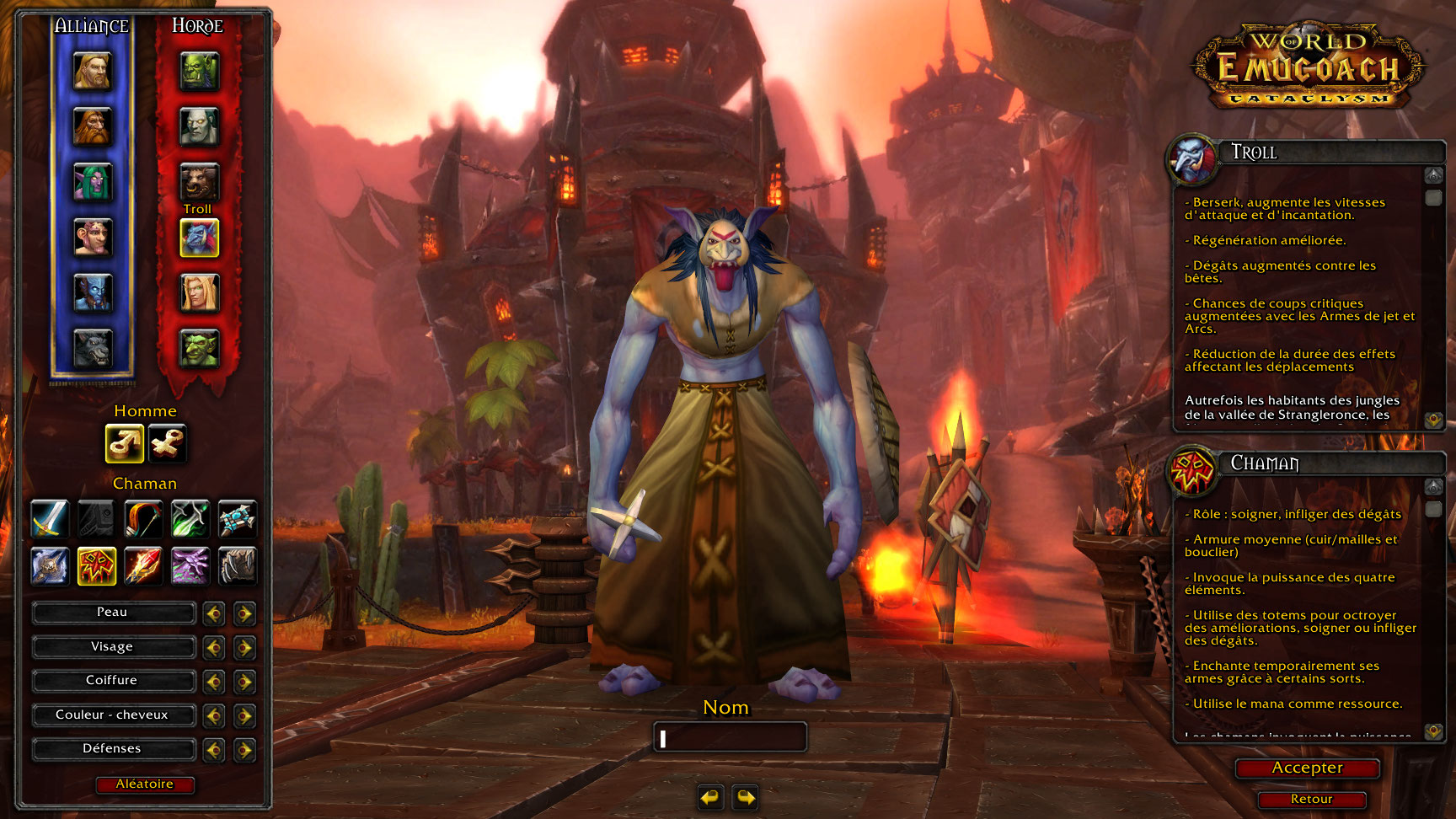This screenshot has width=1456, height=819.
Task: Go back using the Retour button
Action: [x=1311, y=800]
